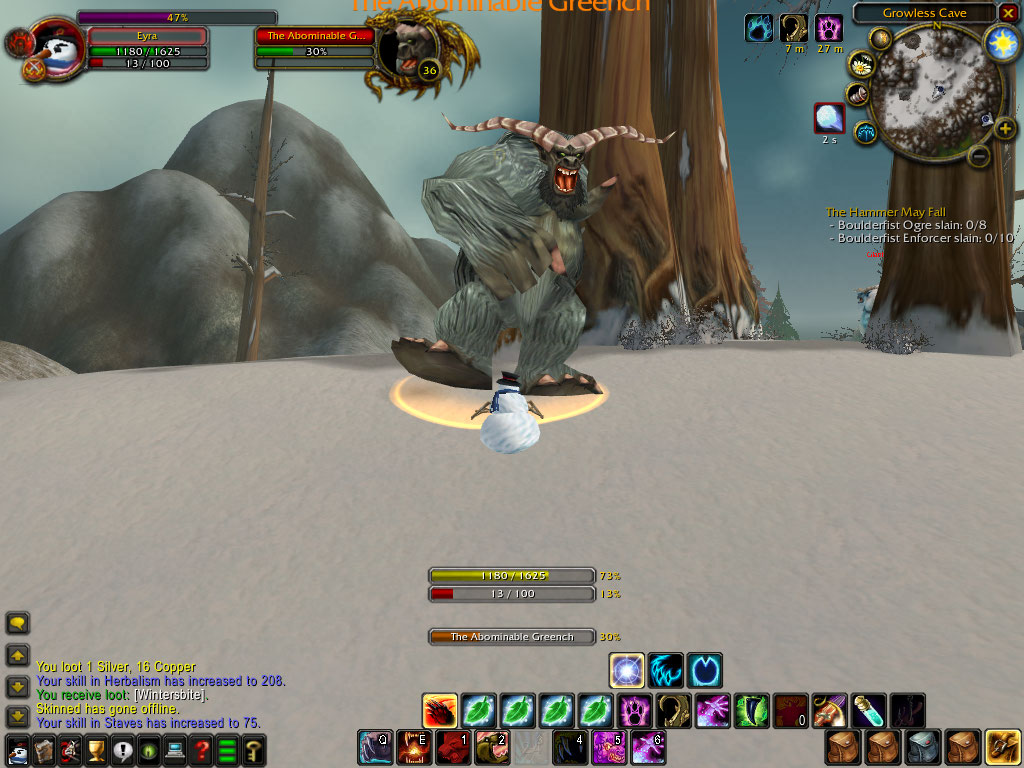
Task: Open the sun day-night indicator on minimap
Action: (x=1000, y=41)
